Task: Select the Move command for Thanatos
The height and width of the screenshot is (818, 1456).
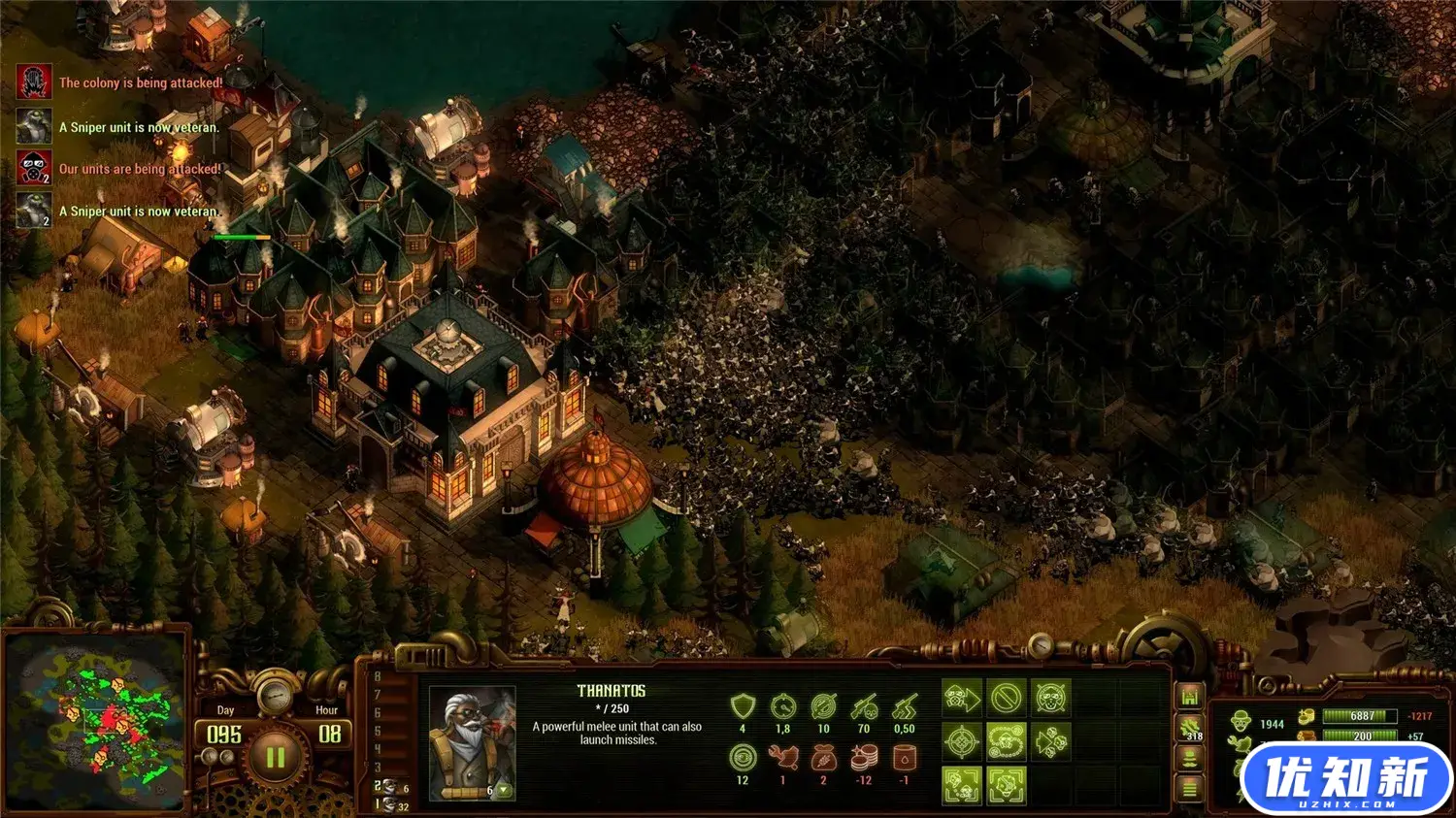Action: [962, 699]
